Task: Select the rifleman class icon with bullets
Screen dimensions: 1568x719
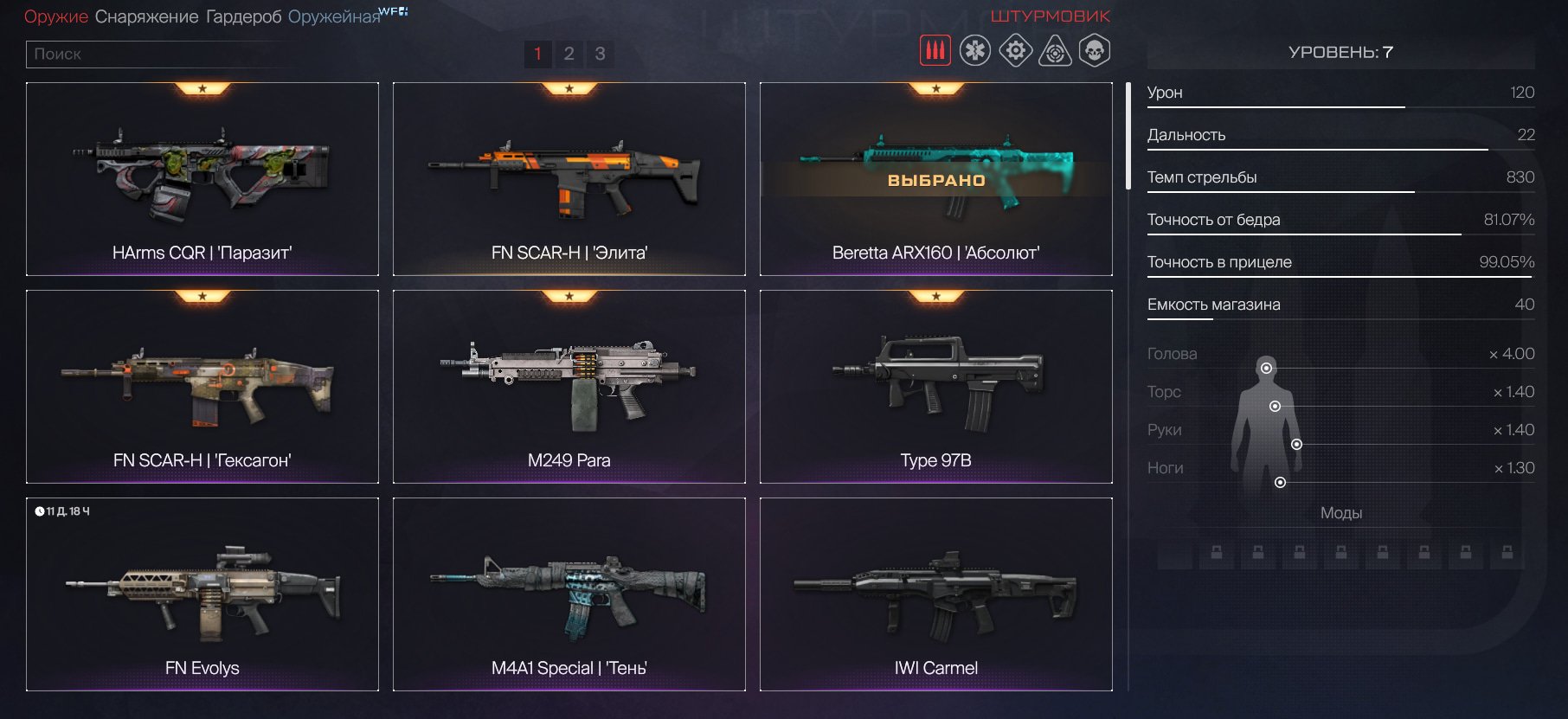Action: click(x=935, y=51)
